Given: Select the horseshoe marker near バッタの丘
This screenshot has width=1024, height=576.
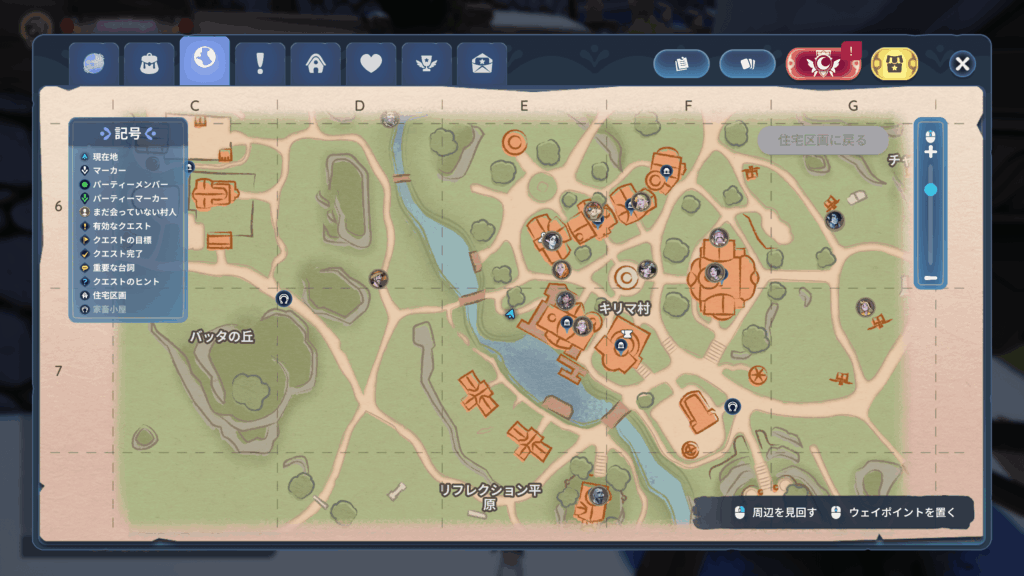Looking at the screenshot, I should tap(284, 298).
